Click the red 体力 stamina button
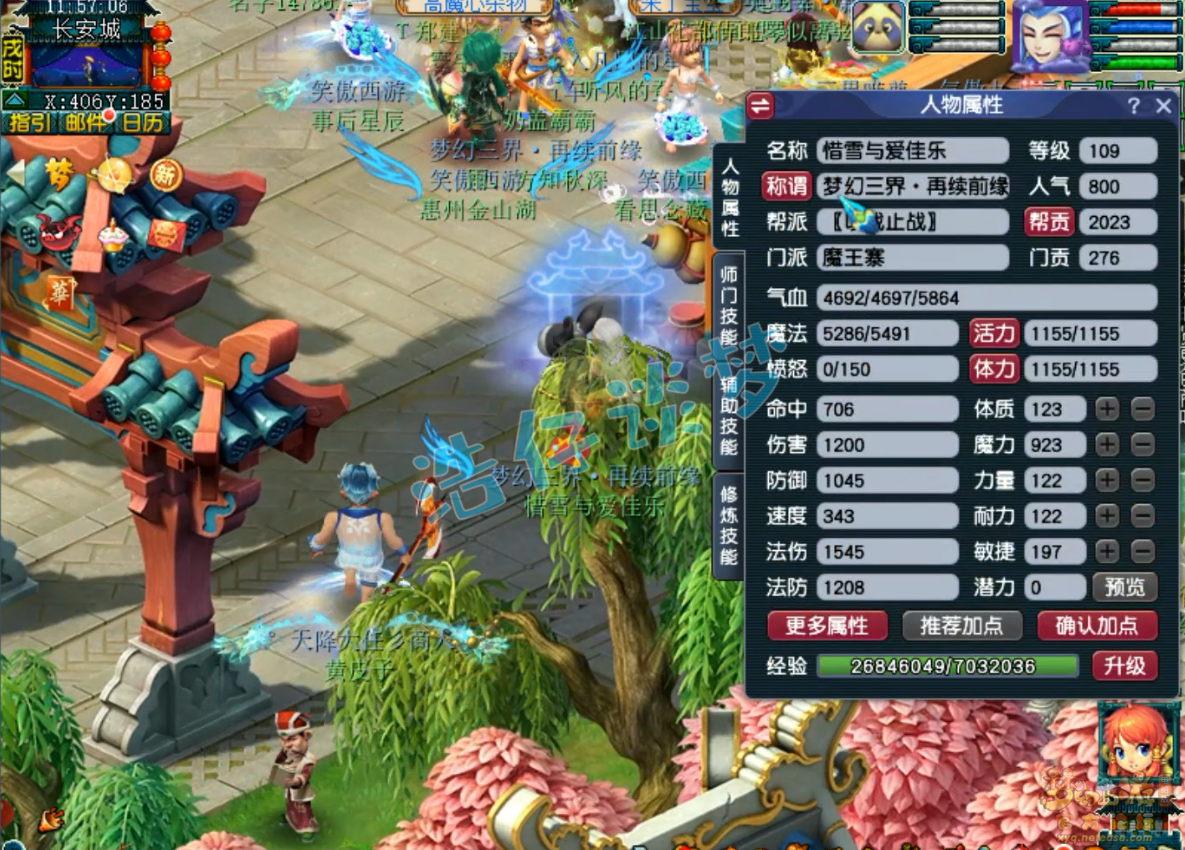The image size is (1185, 850). pyautogui.click(x=993, y=369)
